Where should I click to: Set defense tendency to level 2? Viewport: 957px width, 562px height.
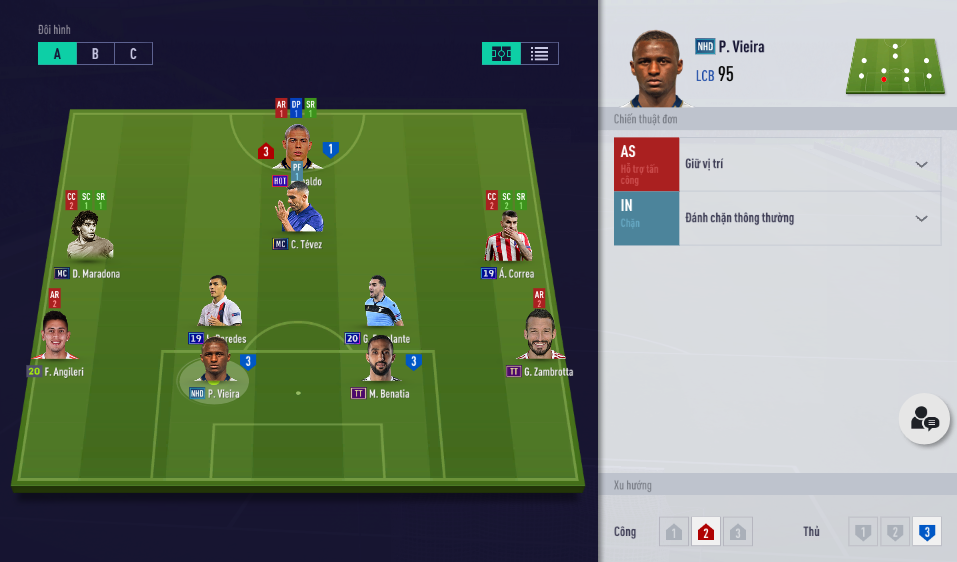pyautogui.click(x=895, y=532)
